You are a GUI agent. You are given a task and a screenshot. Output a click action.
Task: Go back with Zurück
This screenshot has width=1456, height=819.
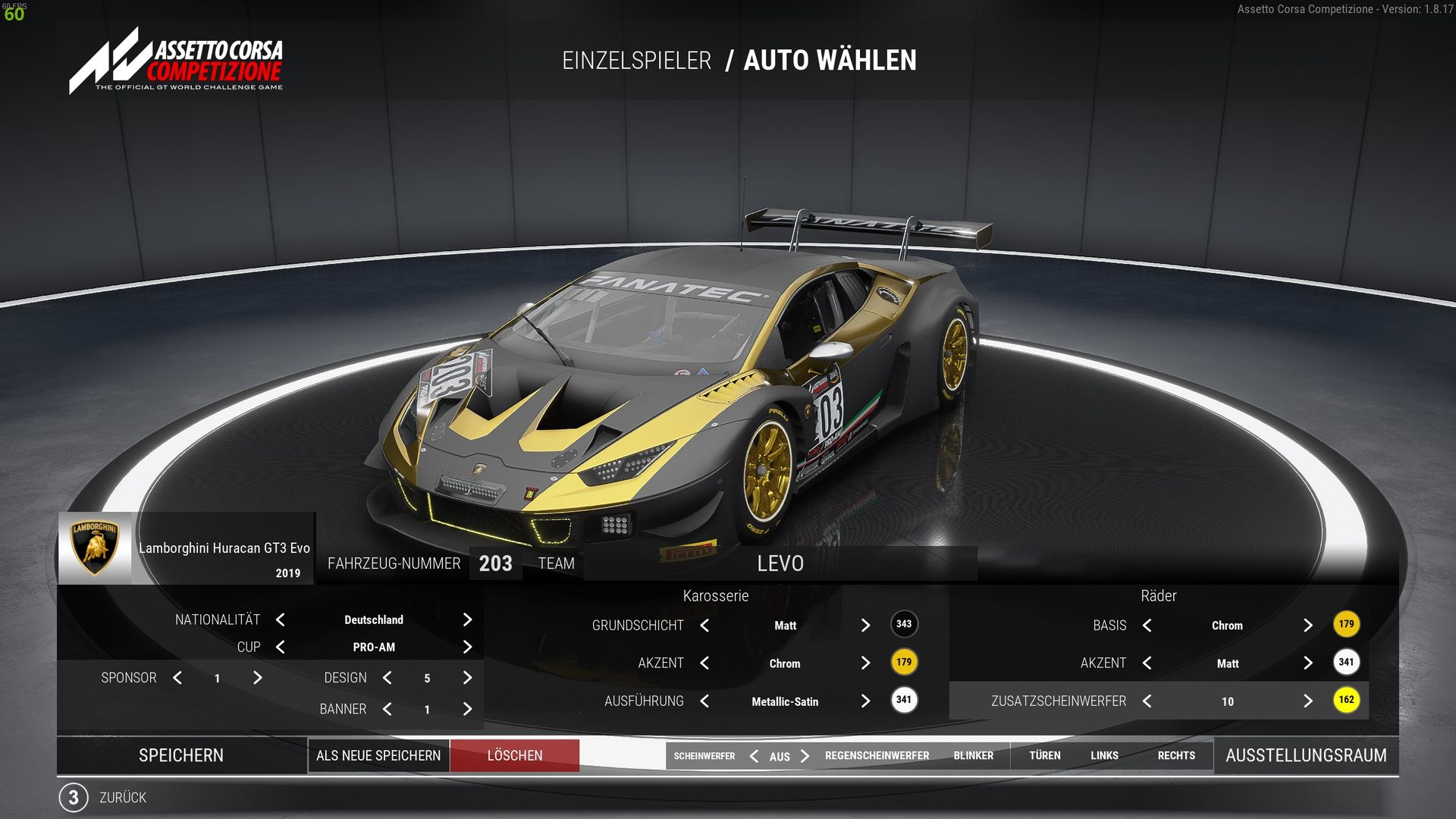point(121,798)
